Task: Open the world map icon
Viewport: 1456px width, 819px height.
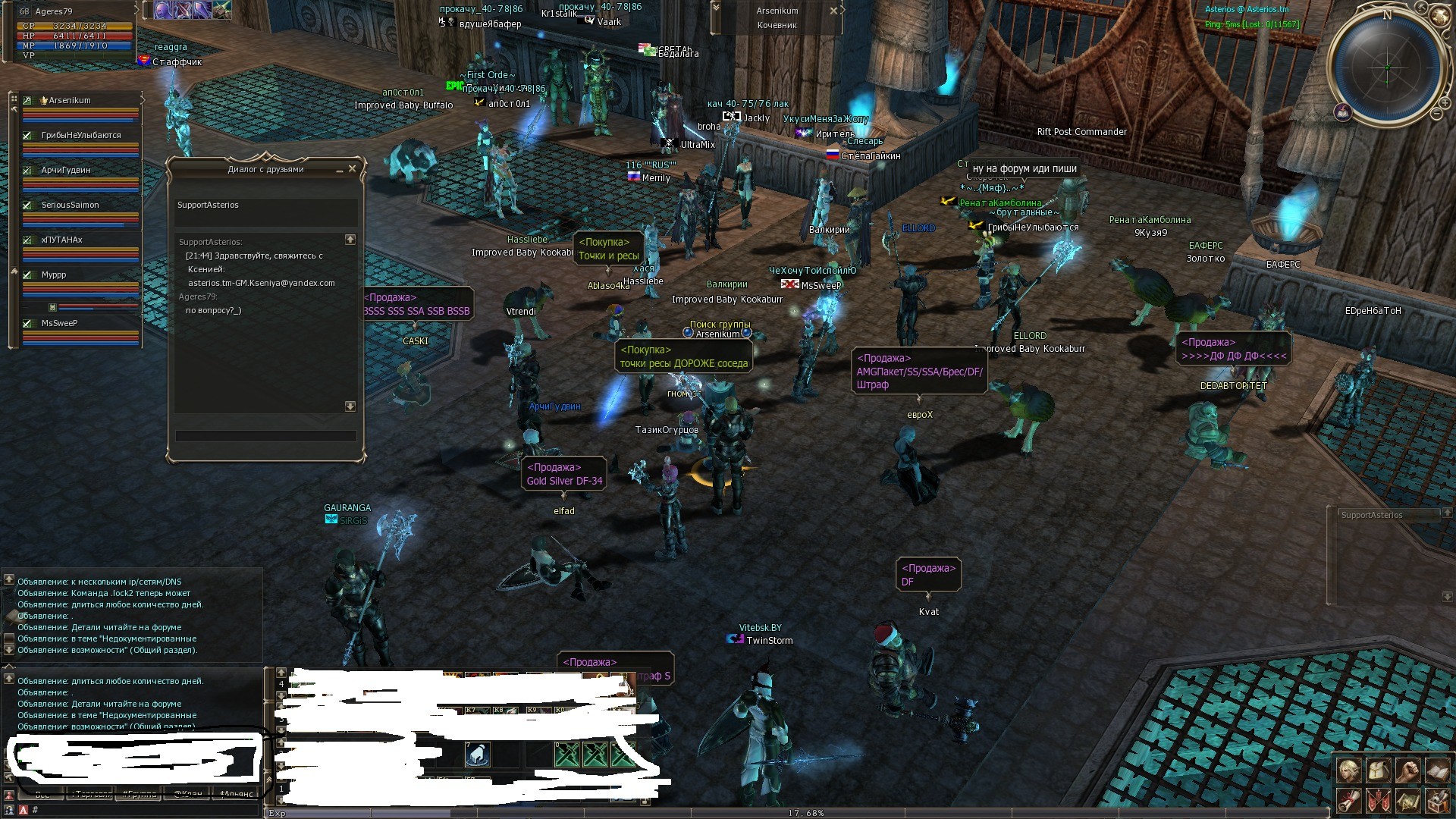Action: point(1407,800)
